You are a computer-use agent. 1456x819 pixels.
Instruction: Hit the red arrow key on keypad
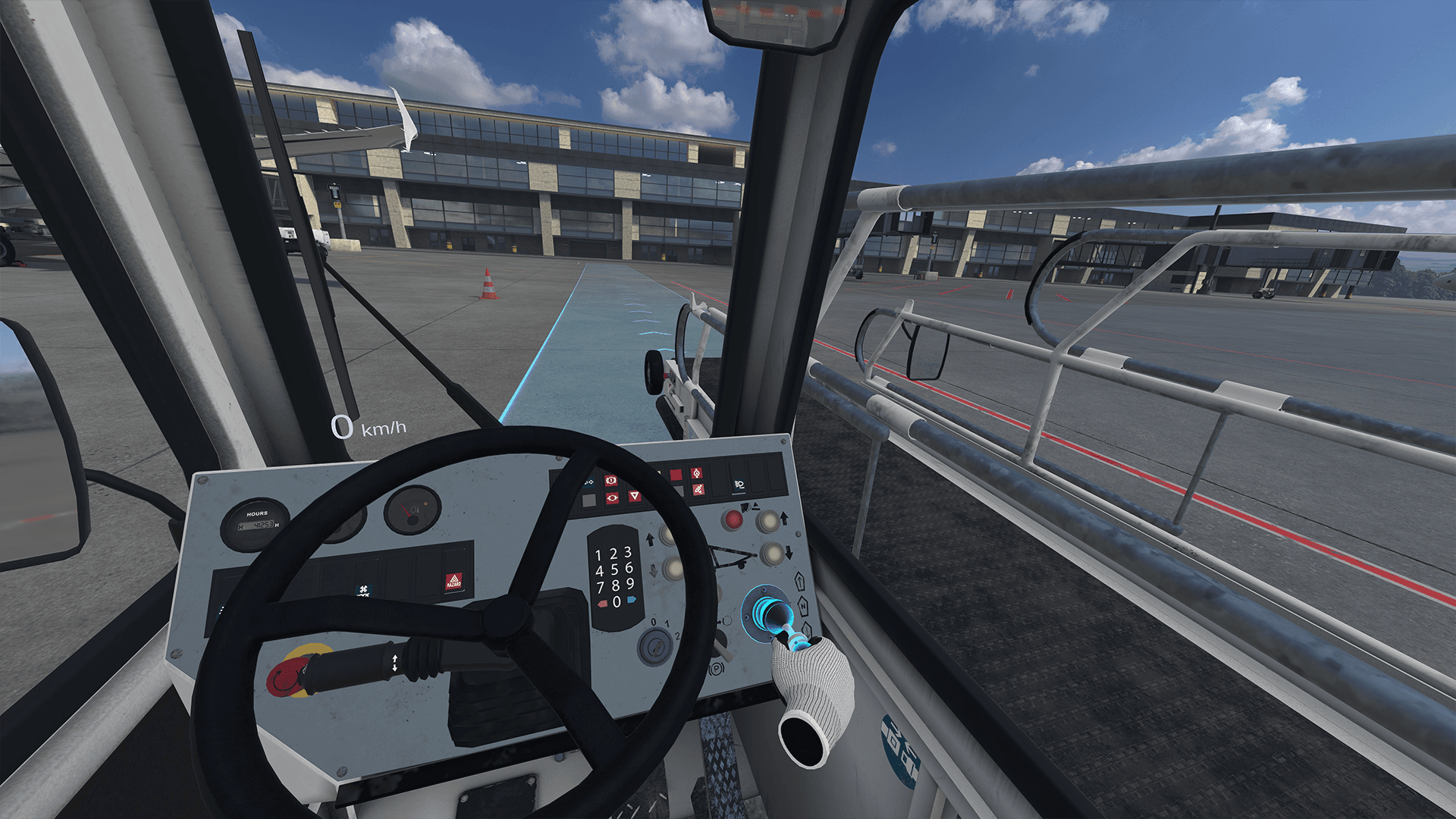click(x=603, y=604)
